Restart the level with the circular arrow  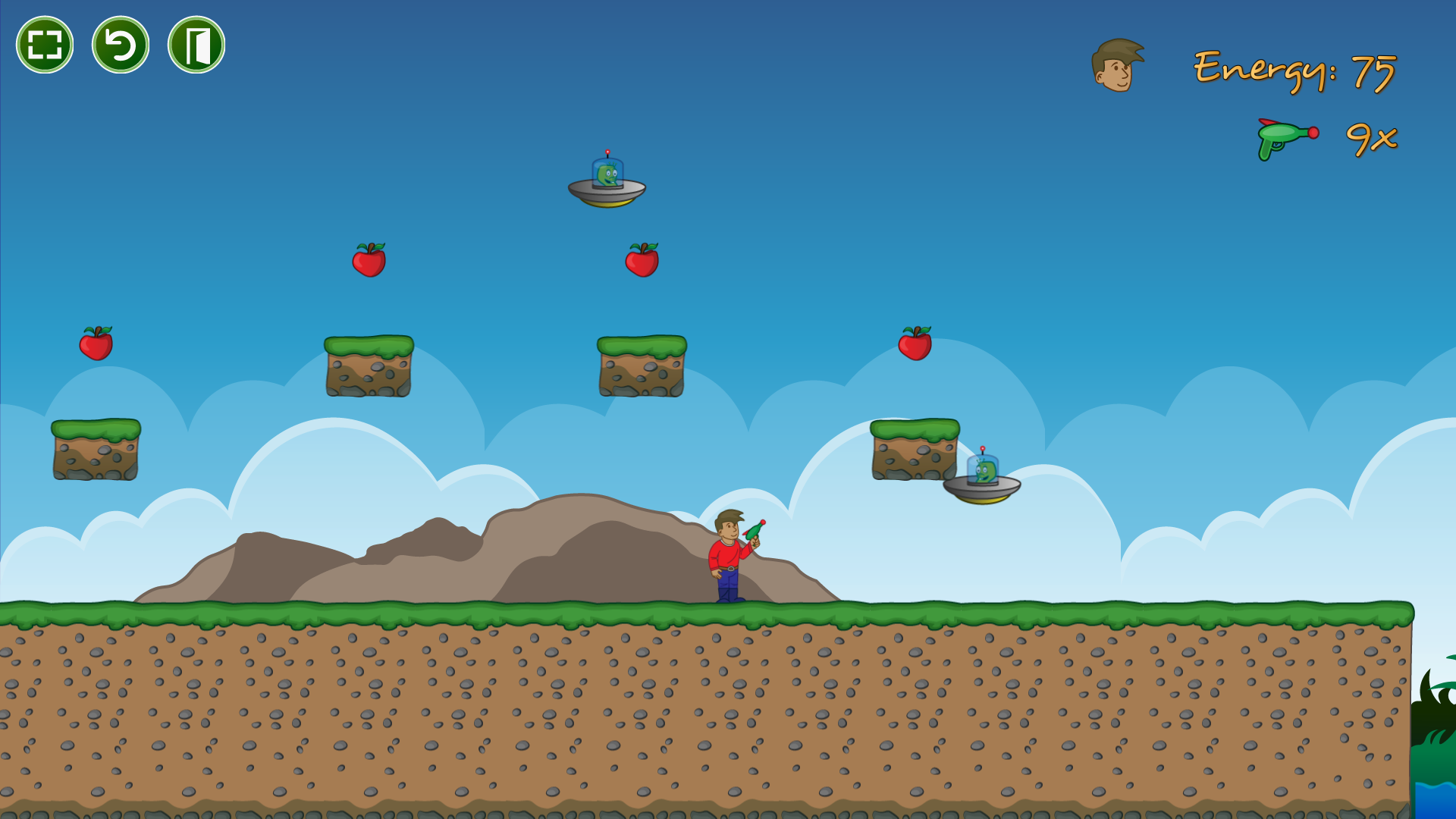coord(121,45)
